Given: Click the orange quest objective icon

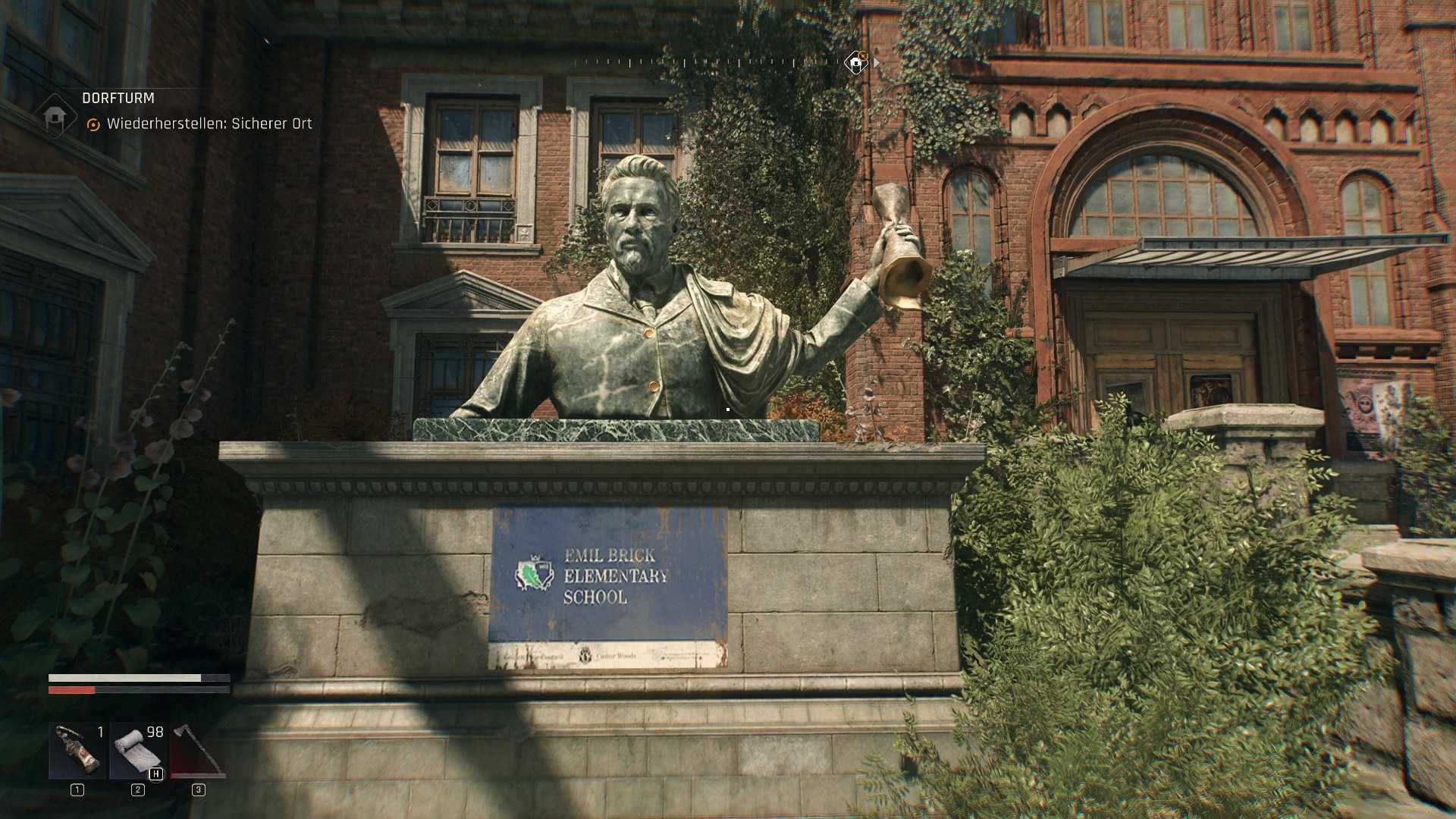Looking at the screenshot, I should pyautogui.click(x=93, y=123).
